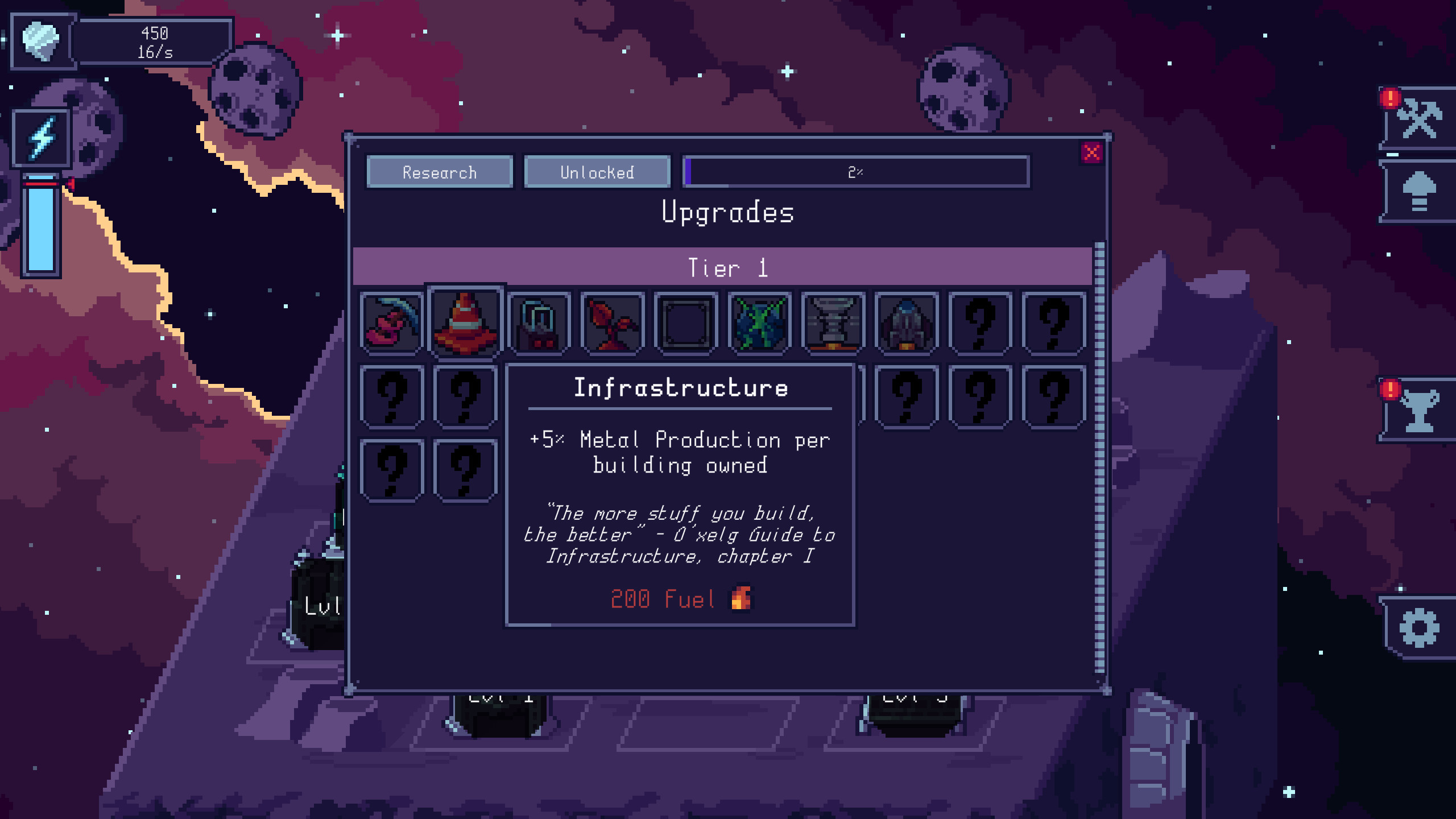Switch to the Research tab
The width and height of the screenshot is (1456, 819).
(440, 172)
